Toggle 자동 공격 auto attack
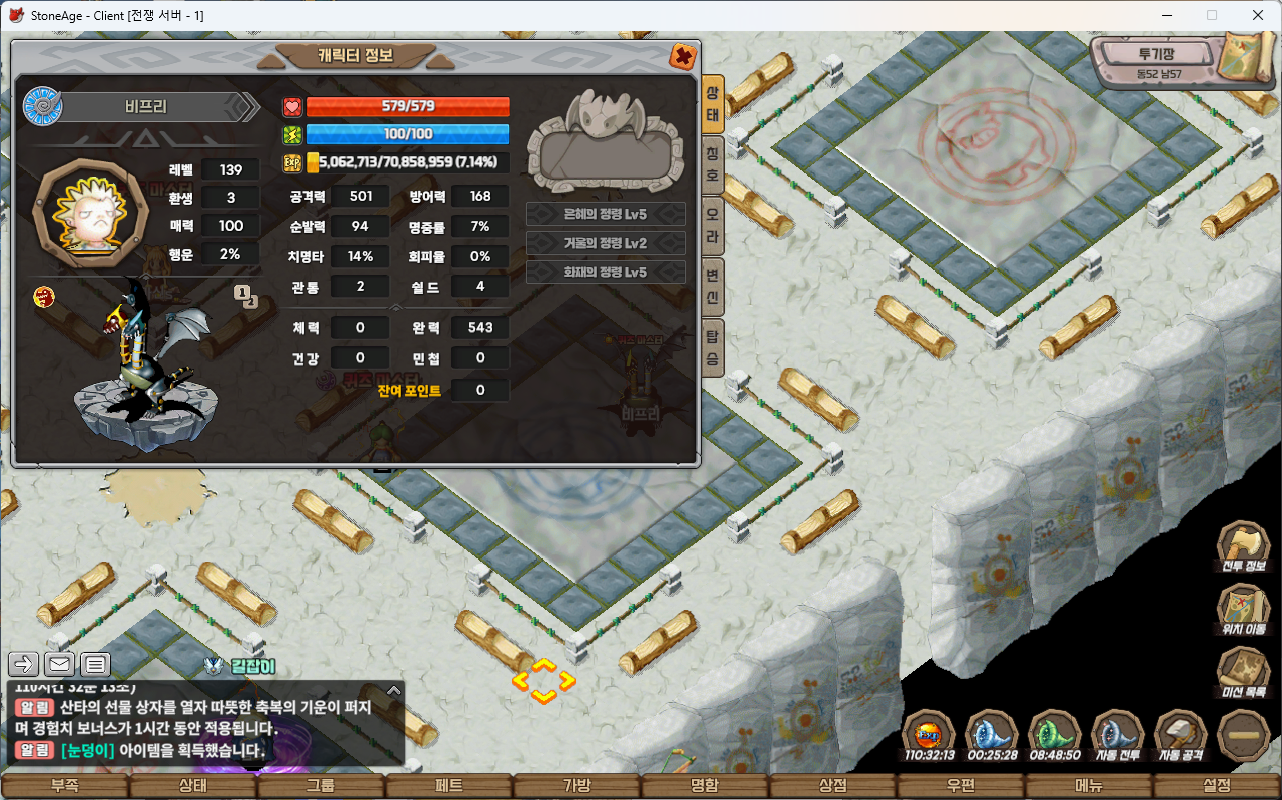This screenshot has width=1282, height=800. click(1180, 735)
